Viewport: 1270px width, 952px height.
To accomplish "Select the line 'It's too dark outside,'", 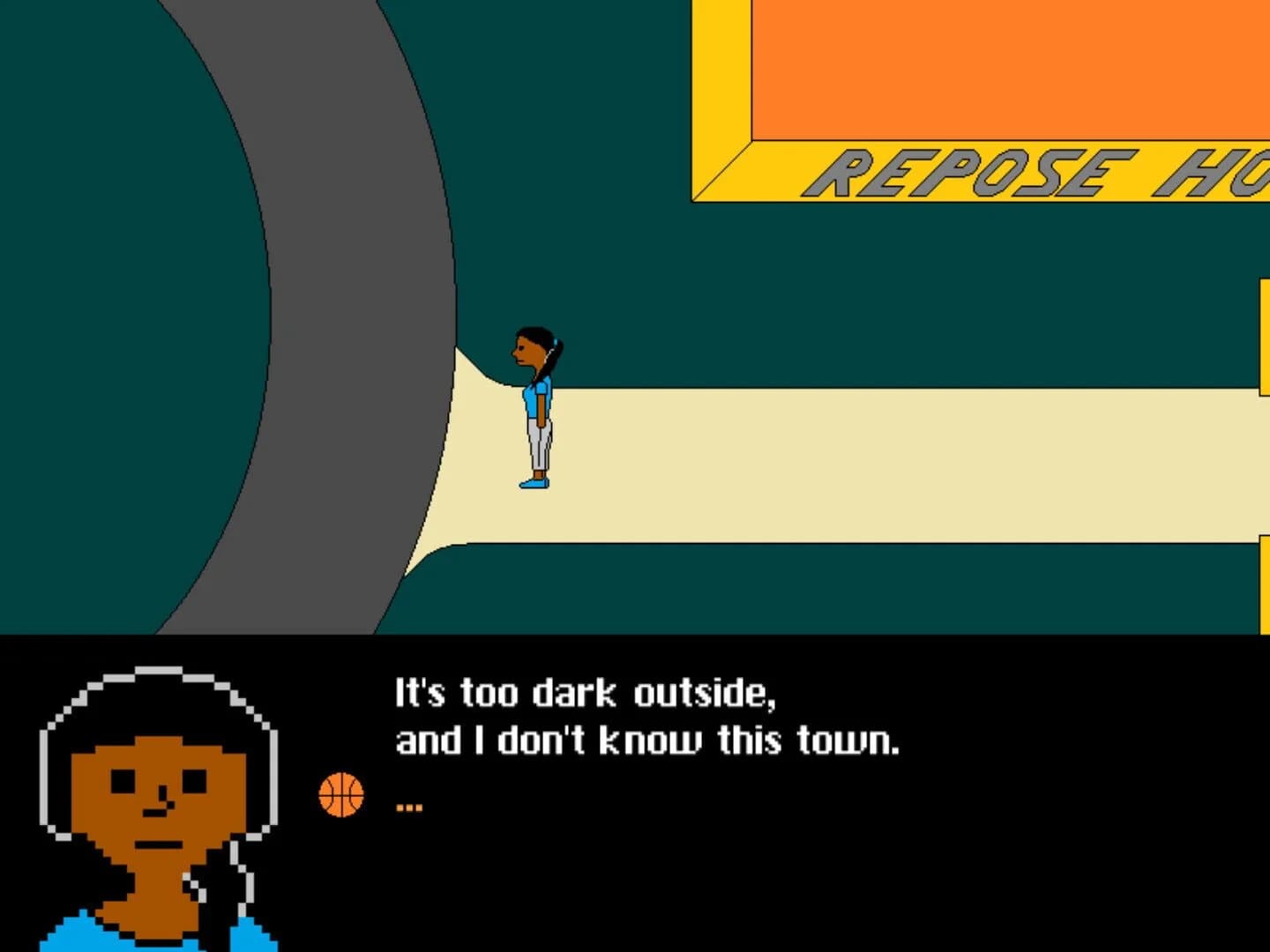I will point(586,693).
